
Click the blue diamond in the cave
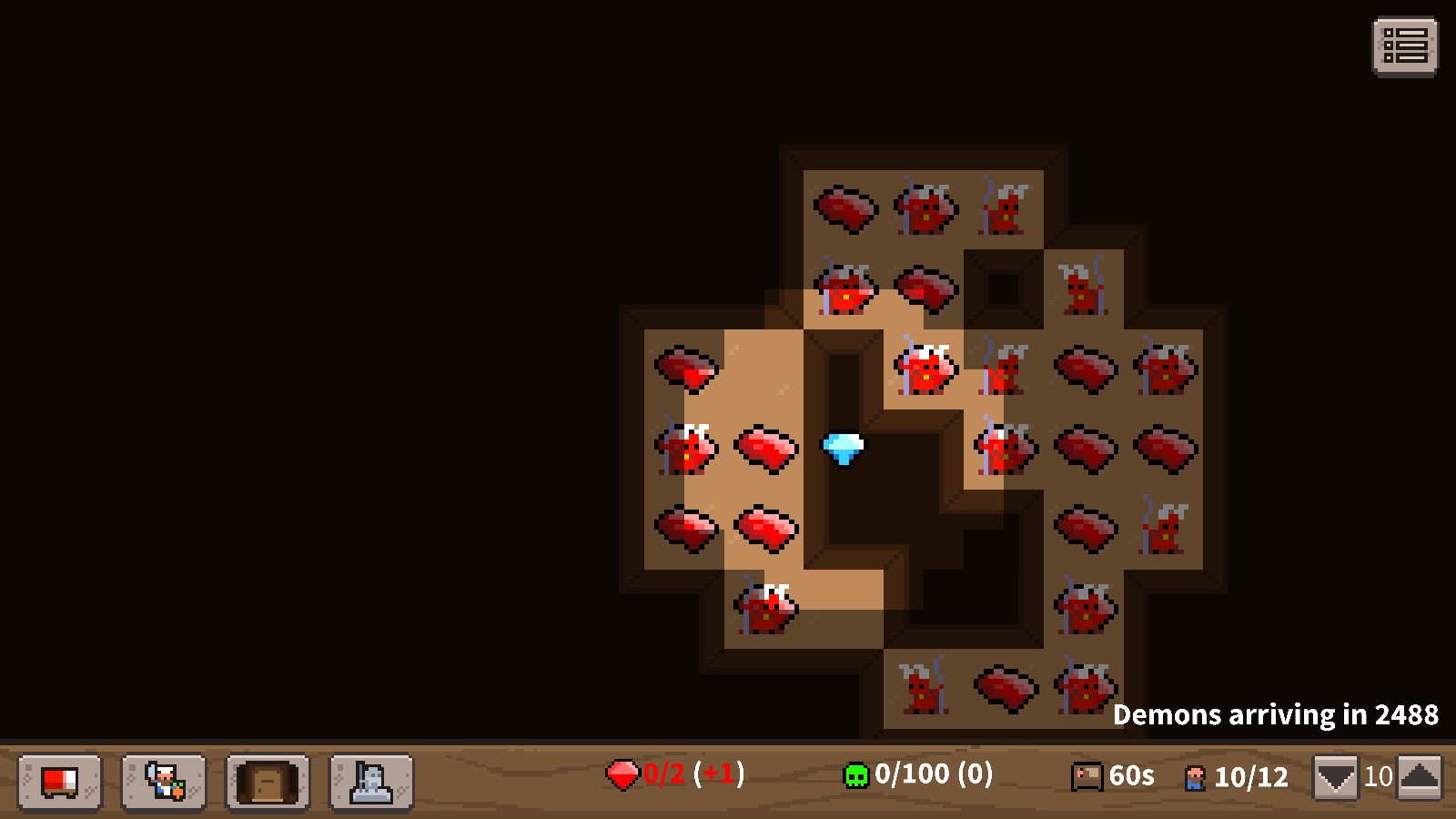842,449
